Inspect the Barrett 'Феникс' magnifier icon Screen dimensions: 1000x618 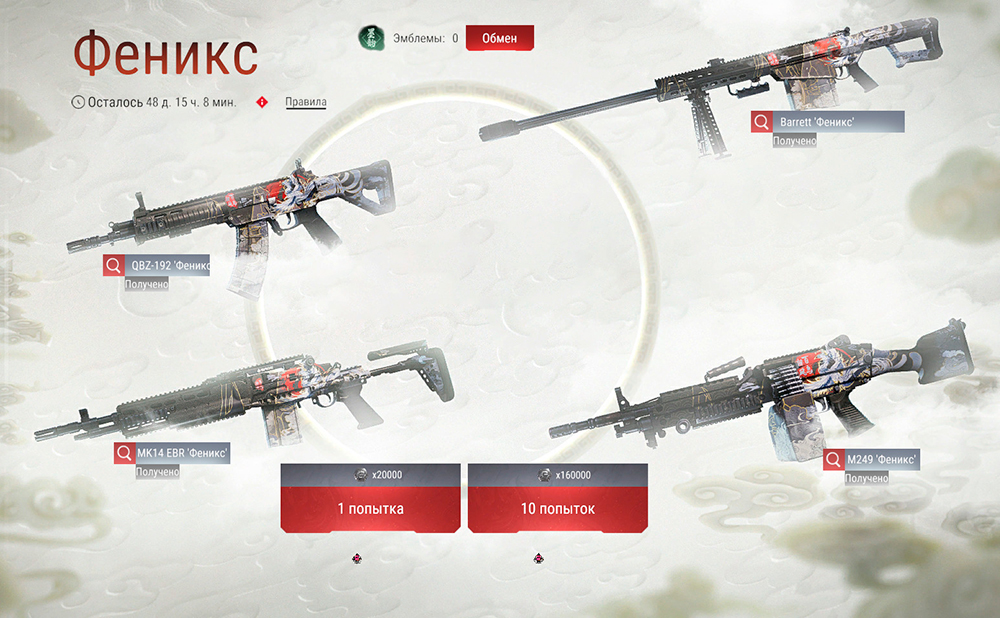pyautogui.click(x=762, y=122)
